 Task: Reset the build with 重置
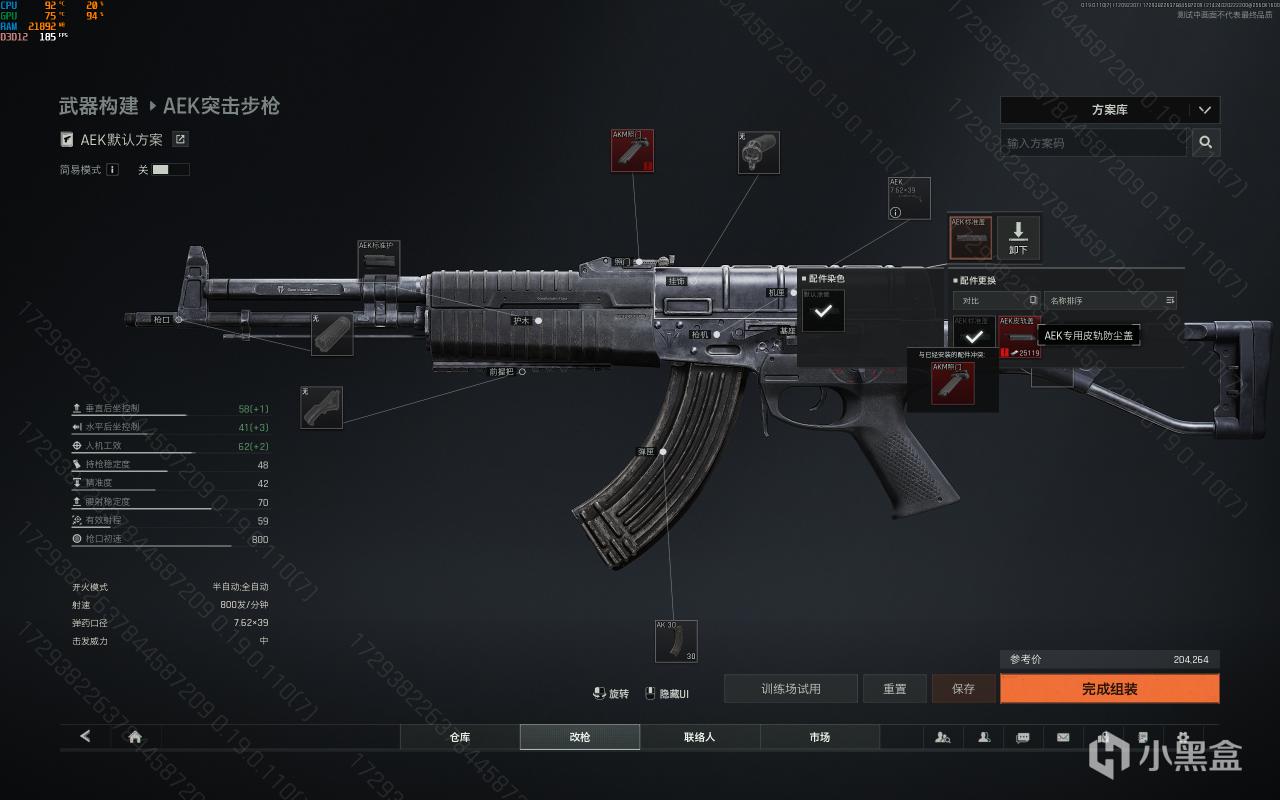[x=894, y=689]
